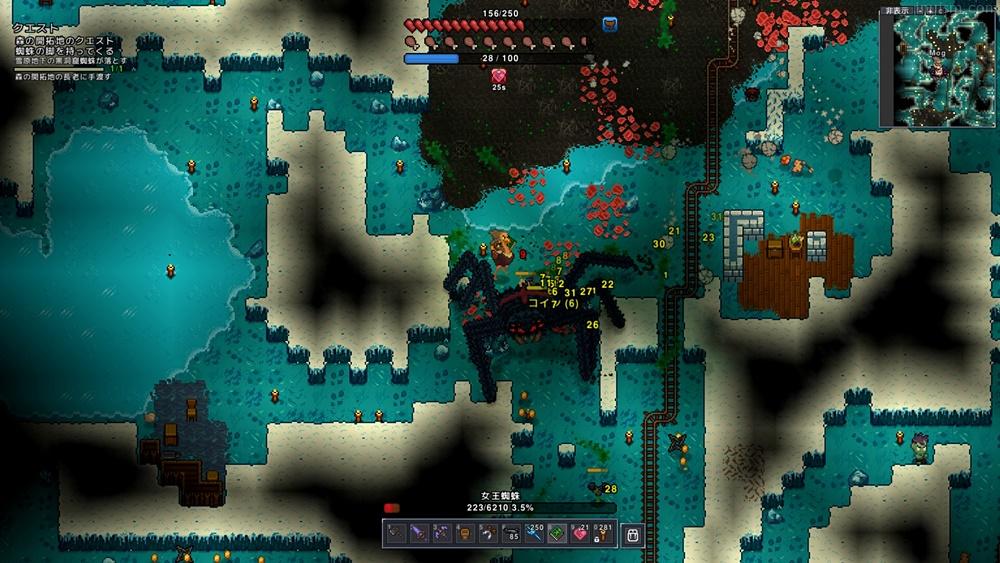
Task: Select the locked torch stack of 281
Action: point(604,535)
